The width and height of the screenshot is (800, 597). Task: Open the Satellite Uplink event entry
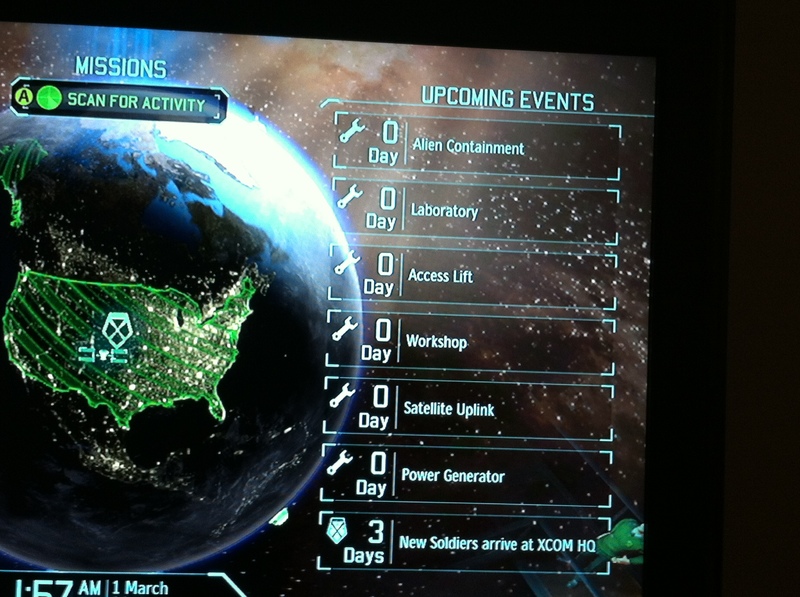click(467, 409)
